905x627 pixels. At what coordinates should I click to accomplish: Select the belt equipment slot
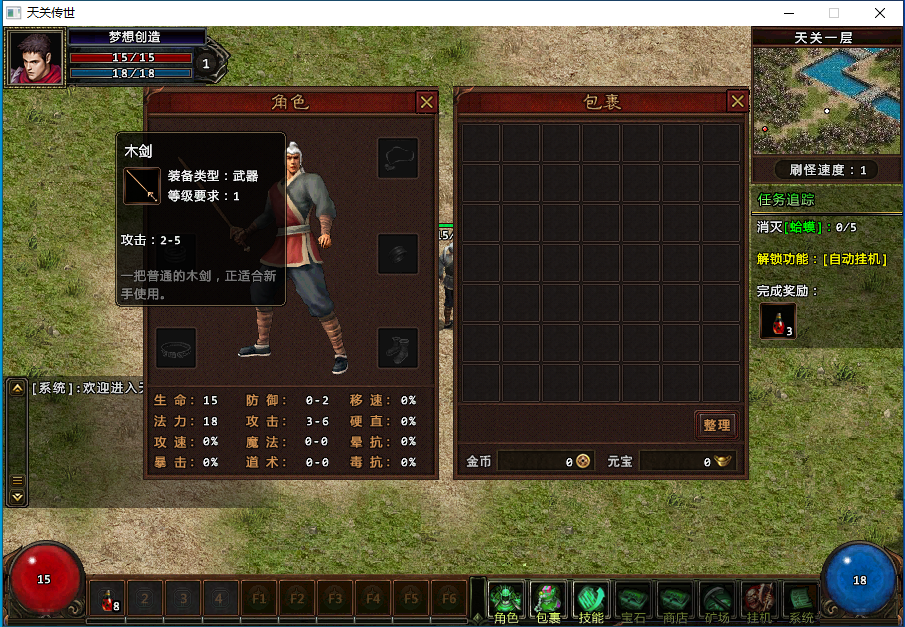click(176, 347)
